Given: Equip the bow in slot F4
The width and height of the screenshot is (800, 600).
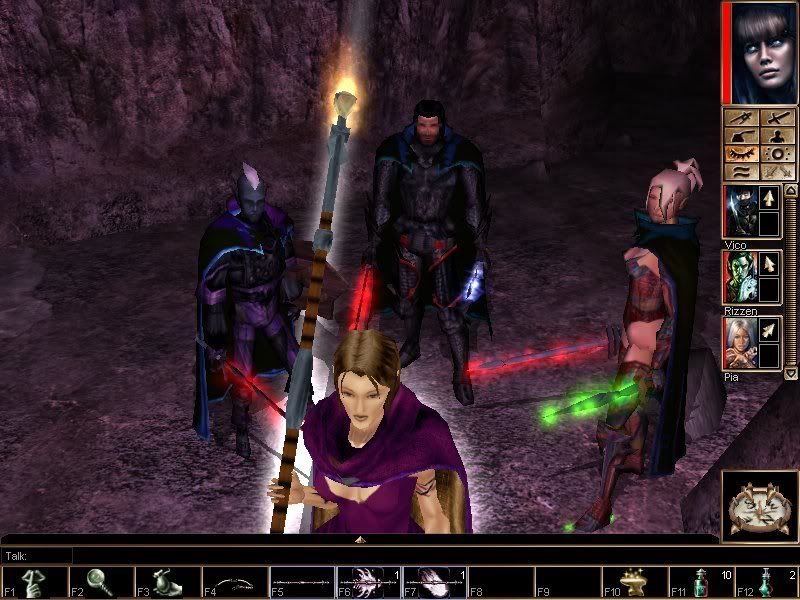Looking at the screenshot, I should point(234,583).
